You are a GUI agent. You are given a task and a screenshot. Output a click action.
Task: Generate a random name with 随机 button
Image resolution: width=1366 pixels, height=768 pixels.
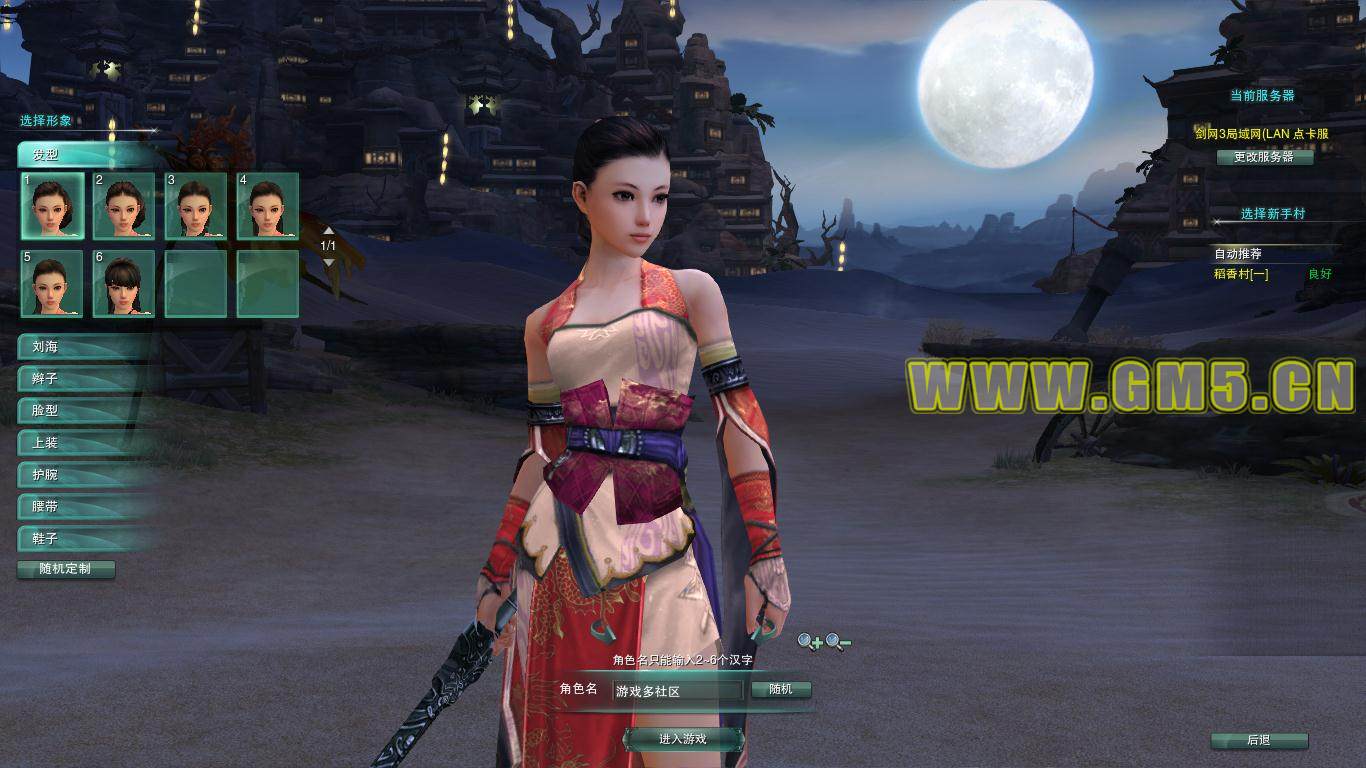(780, 690)
